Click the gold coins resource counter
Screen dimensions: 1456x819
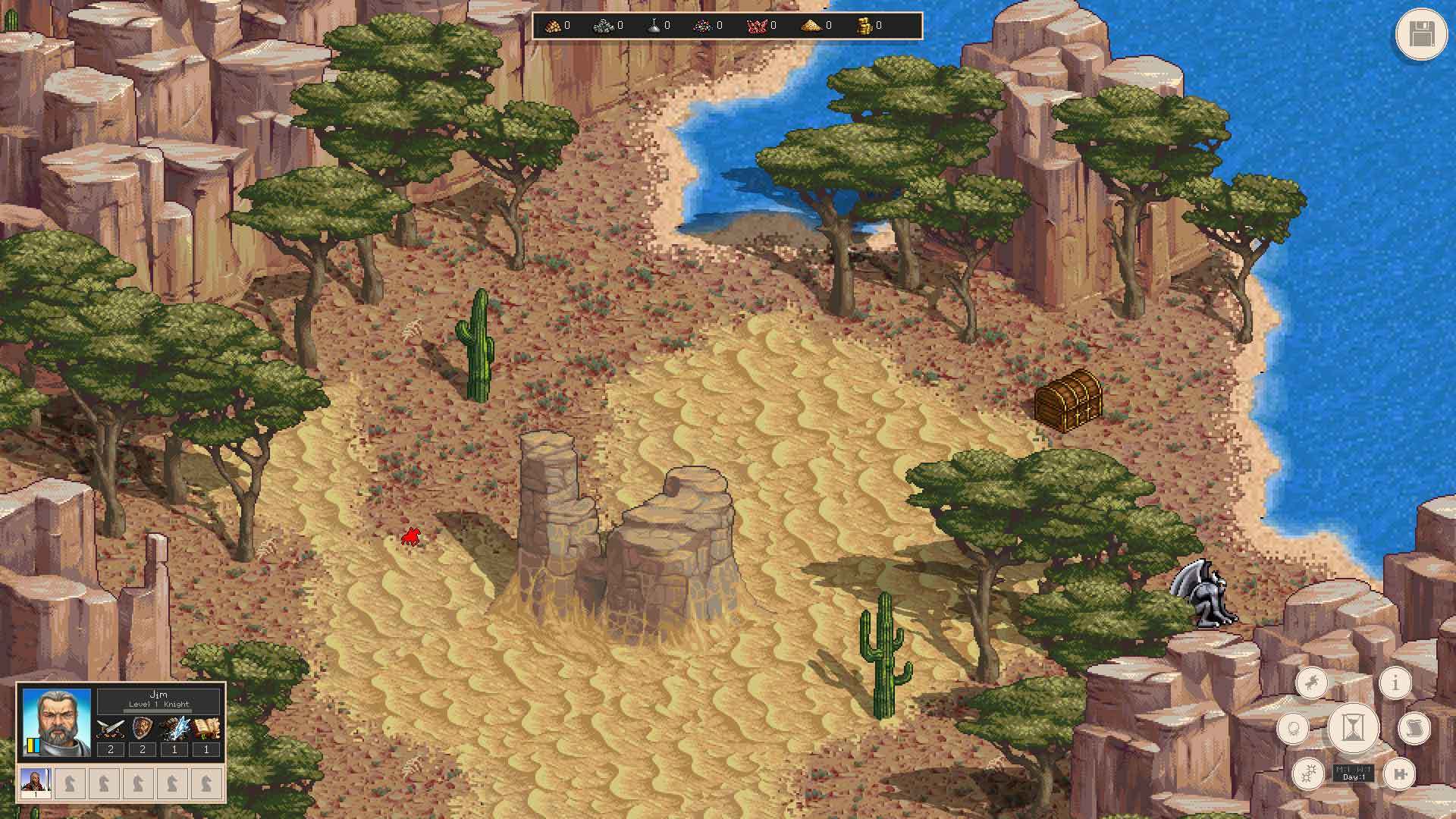865,25
